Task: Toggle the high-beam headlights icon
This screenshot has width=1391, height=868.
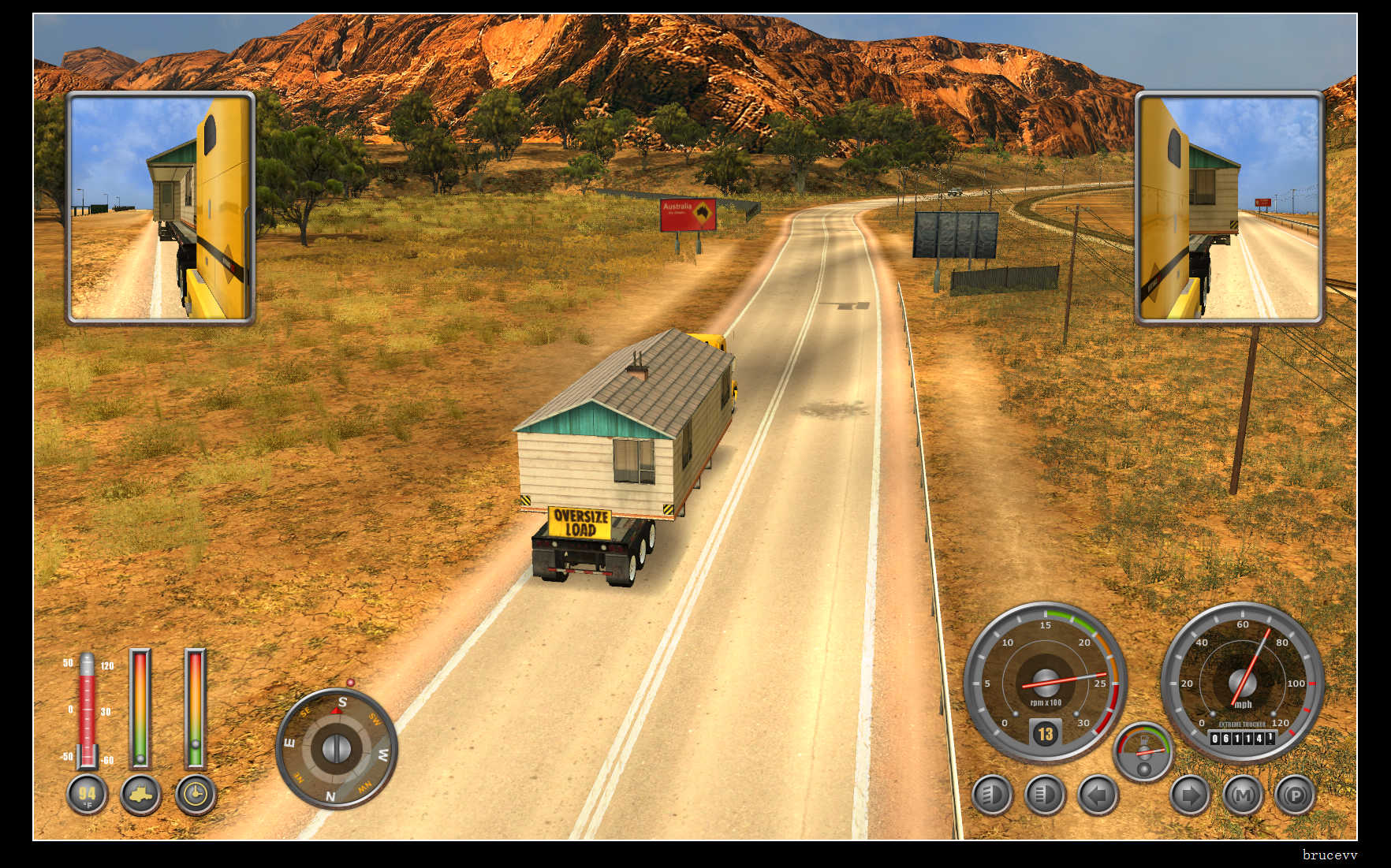Action: [x=1045, y=795]
